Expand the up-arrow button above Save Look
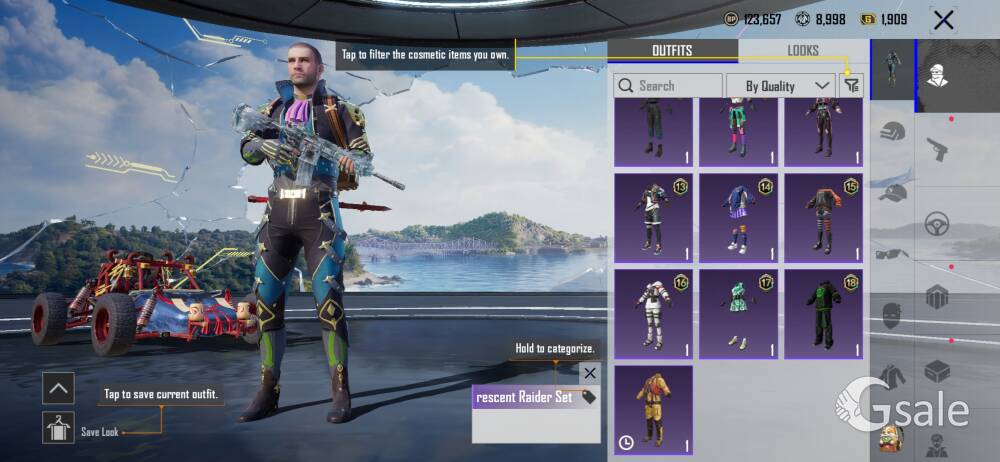Image resolution: width=1000 pixels, height=462 pixels. coord(59,388)
